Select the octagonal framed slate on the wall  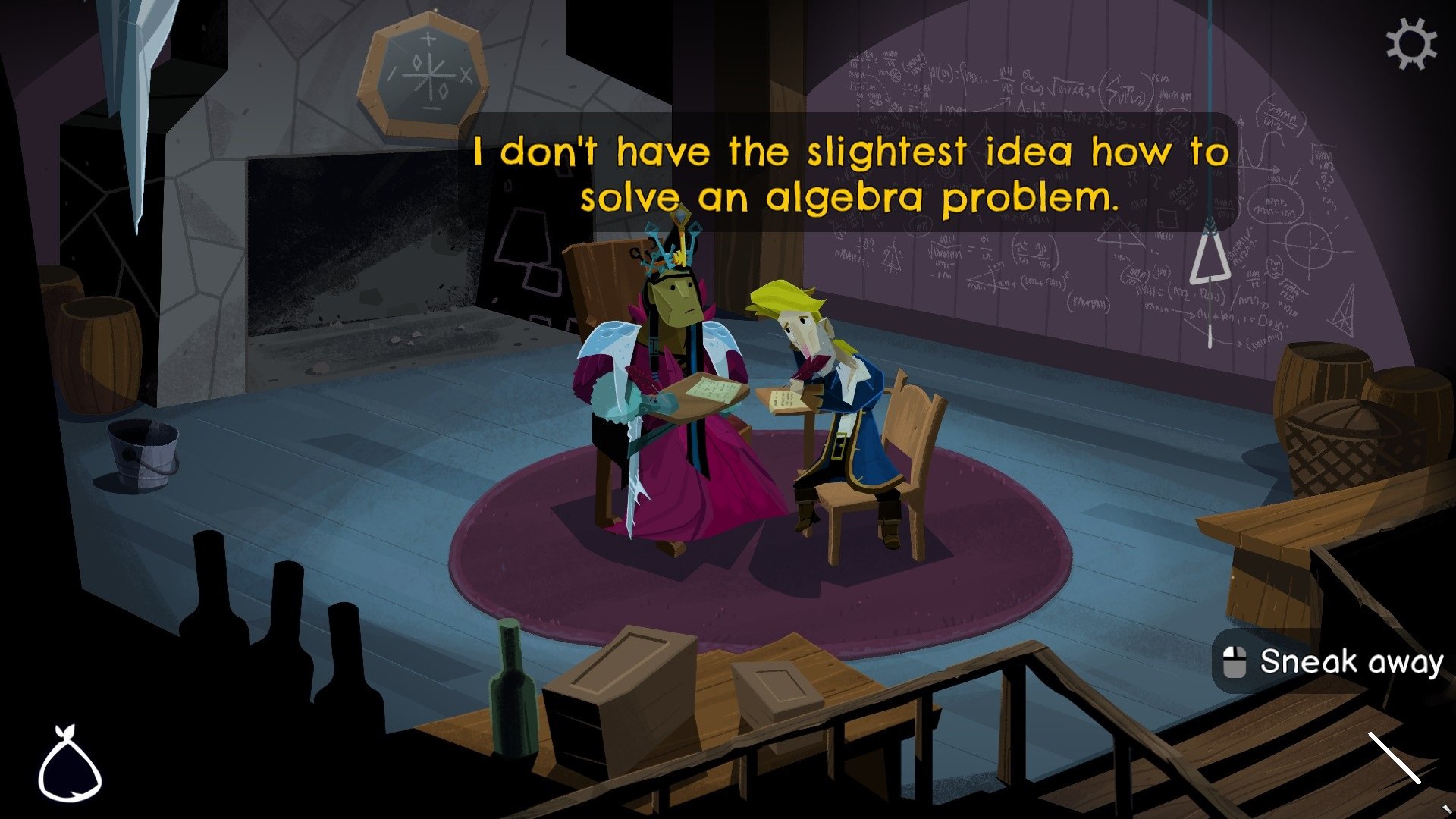click(x=426, y=72)
